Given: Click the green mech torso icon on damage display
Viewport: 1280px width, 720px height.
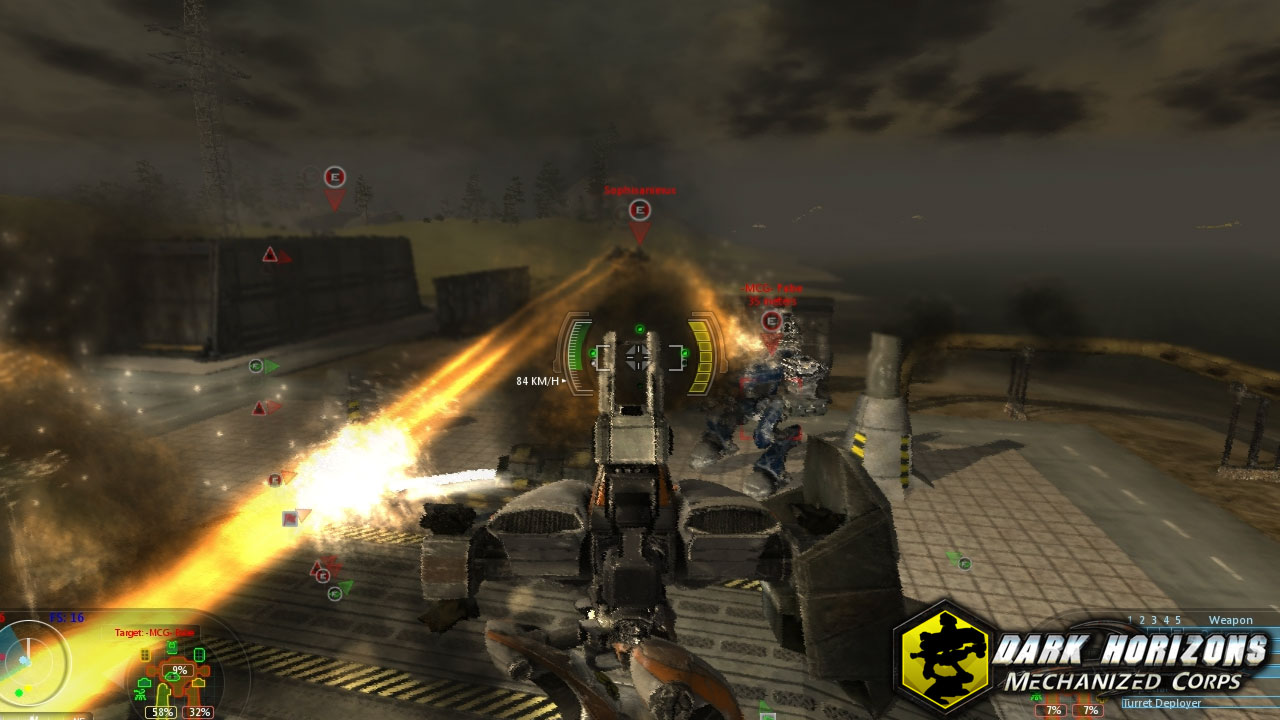Looking at the screenshot, I should point(172,646).
